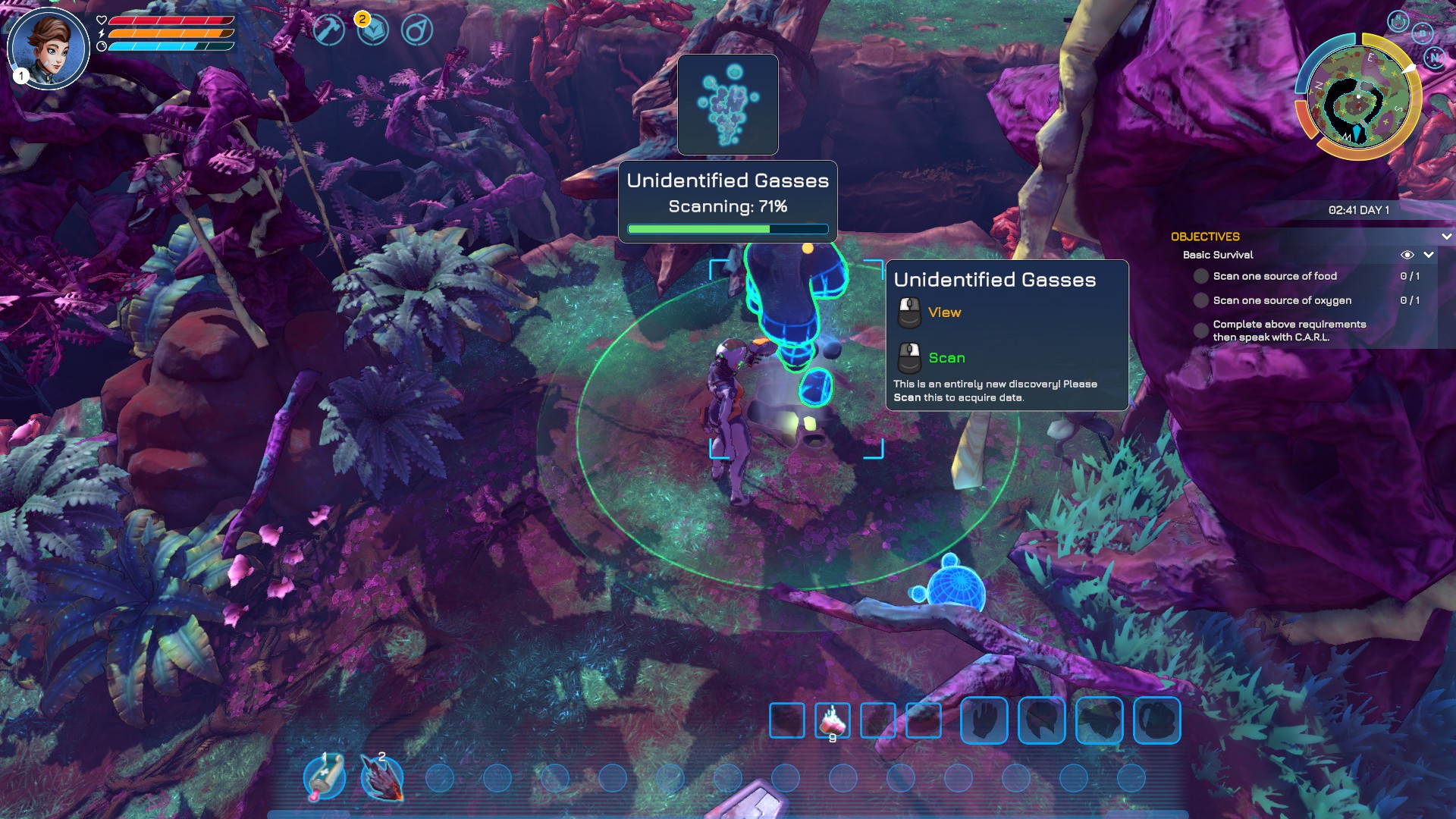Open the helmet equipment slot
This screenshot has width=1456, height=819.
pyautogui.click(x=1042, y=720)
